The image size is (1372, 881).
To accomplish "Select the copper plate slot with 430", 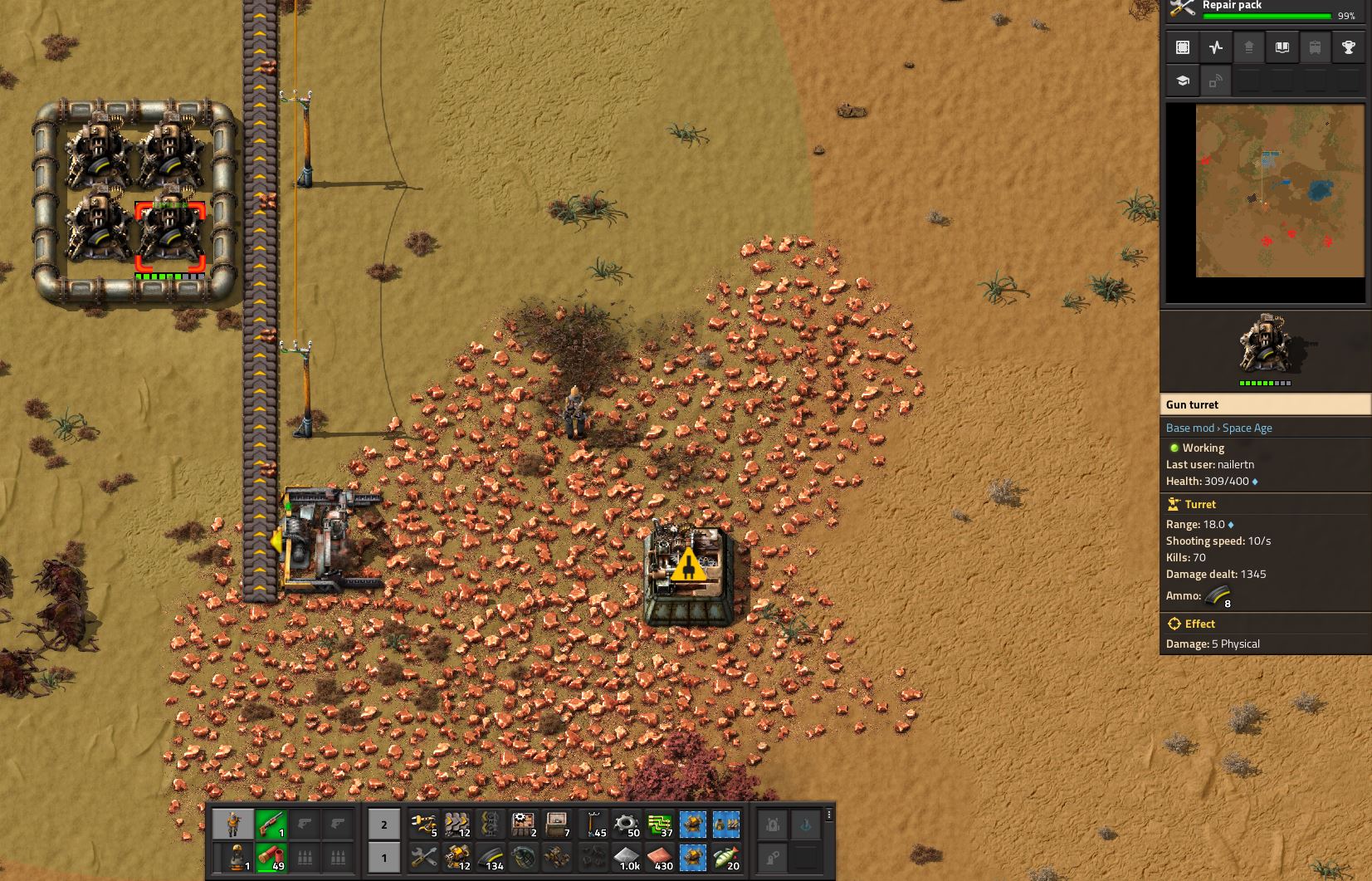I will pos(660,858).
